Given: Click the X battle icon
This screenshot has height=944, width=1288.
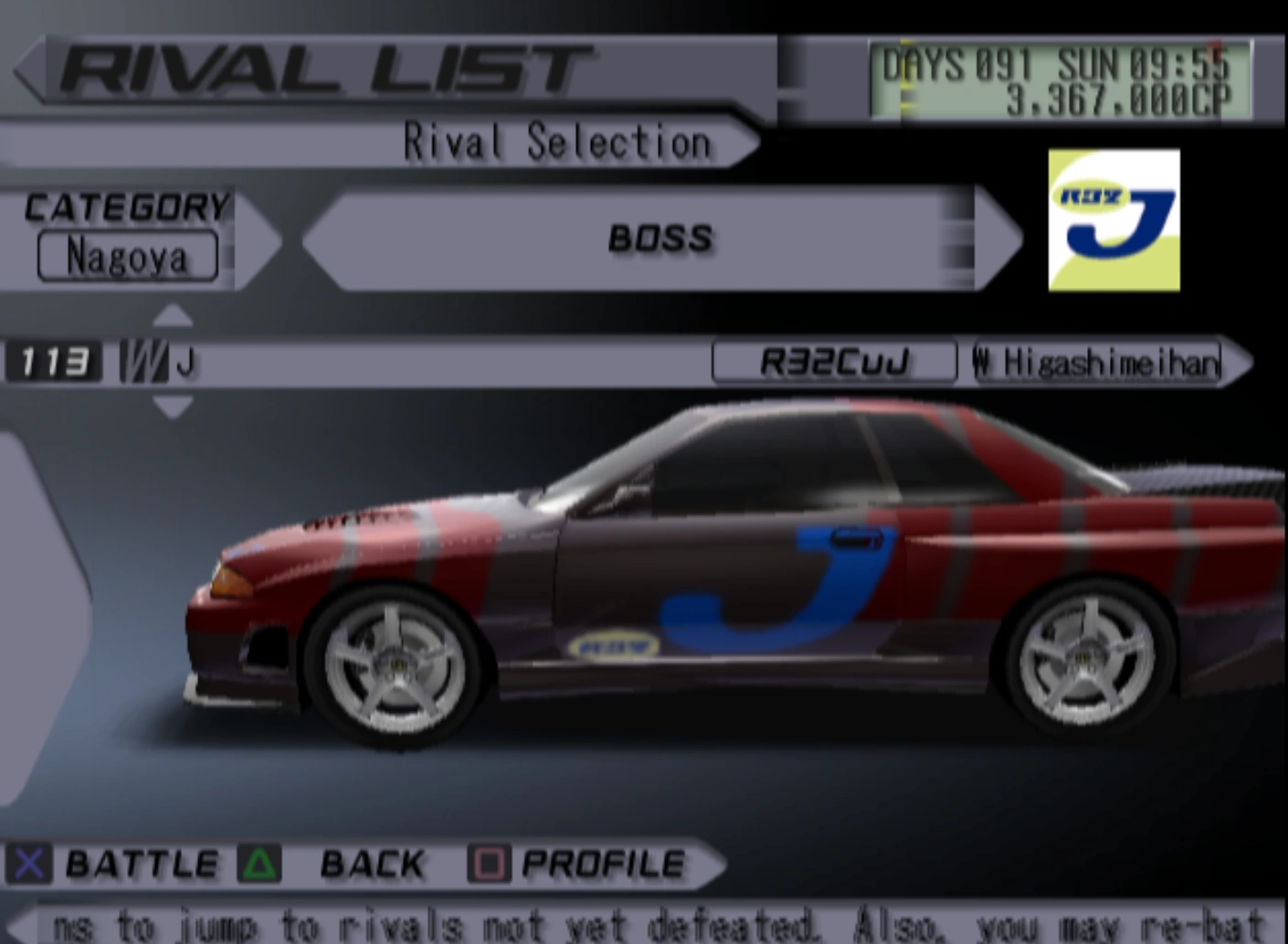Looking at the screenshot, I should click(x=27, y=863).
